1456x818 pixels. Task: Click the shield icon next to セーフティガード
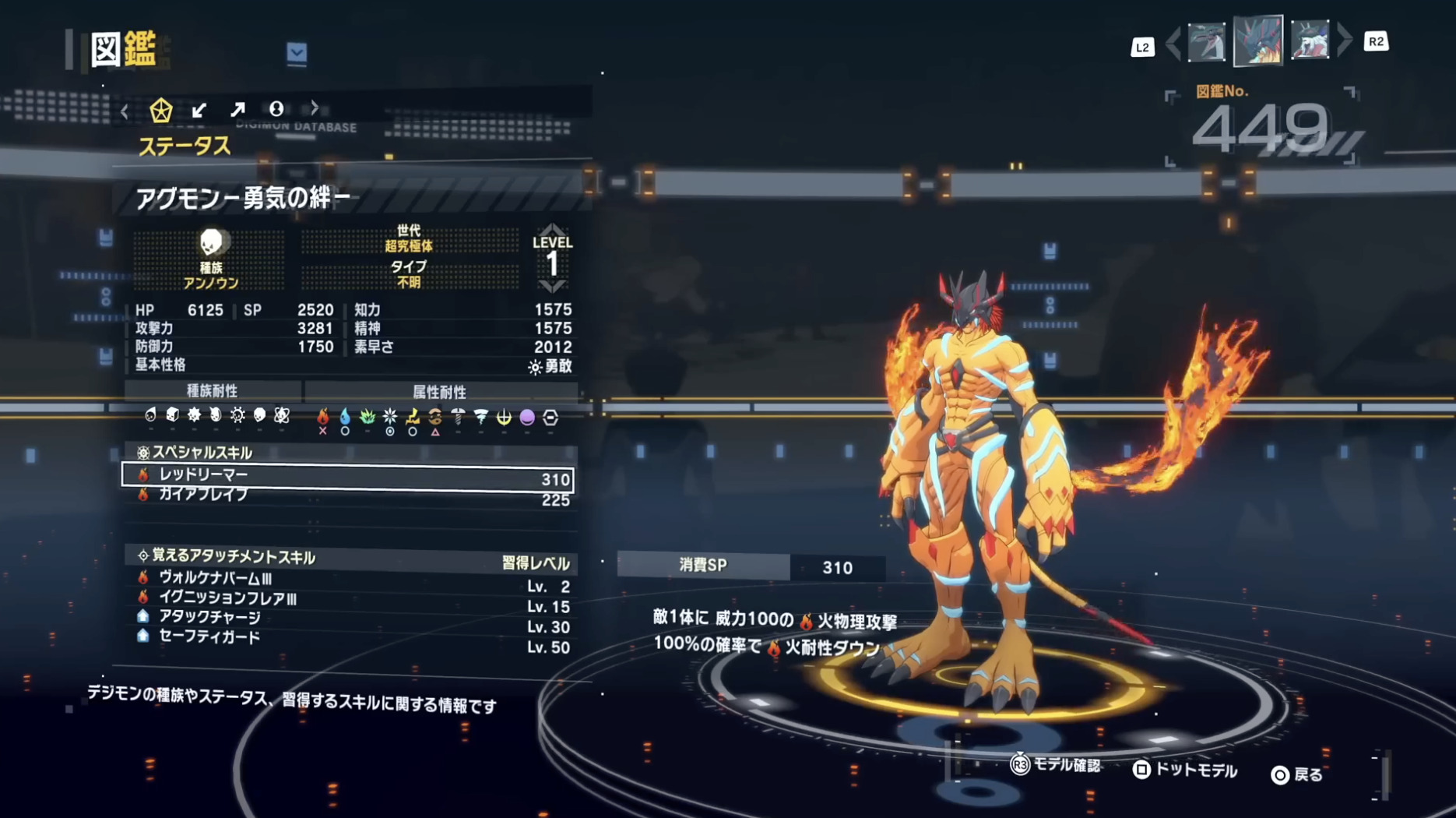[x=143, y=637]
